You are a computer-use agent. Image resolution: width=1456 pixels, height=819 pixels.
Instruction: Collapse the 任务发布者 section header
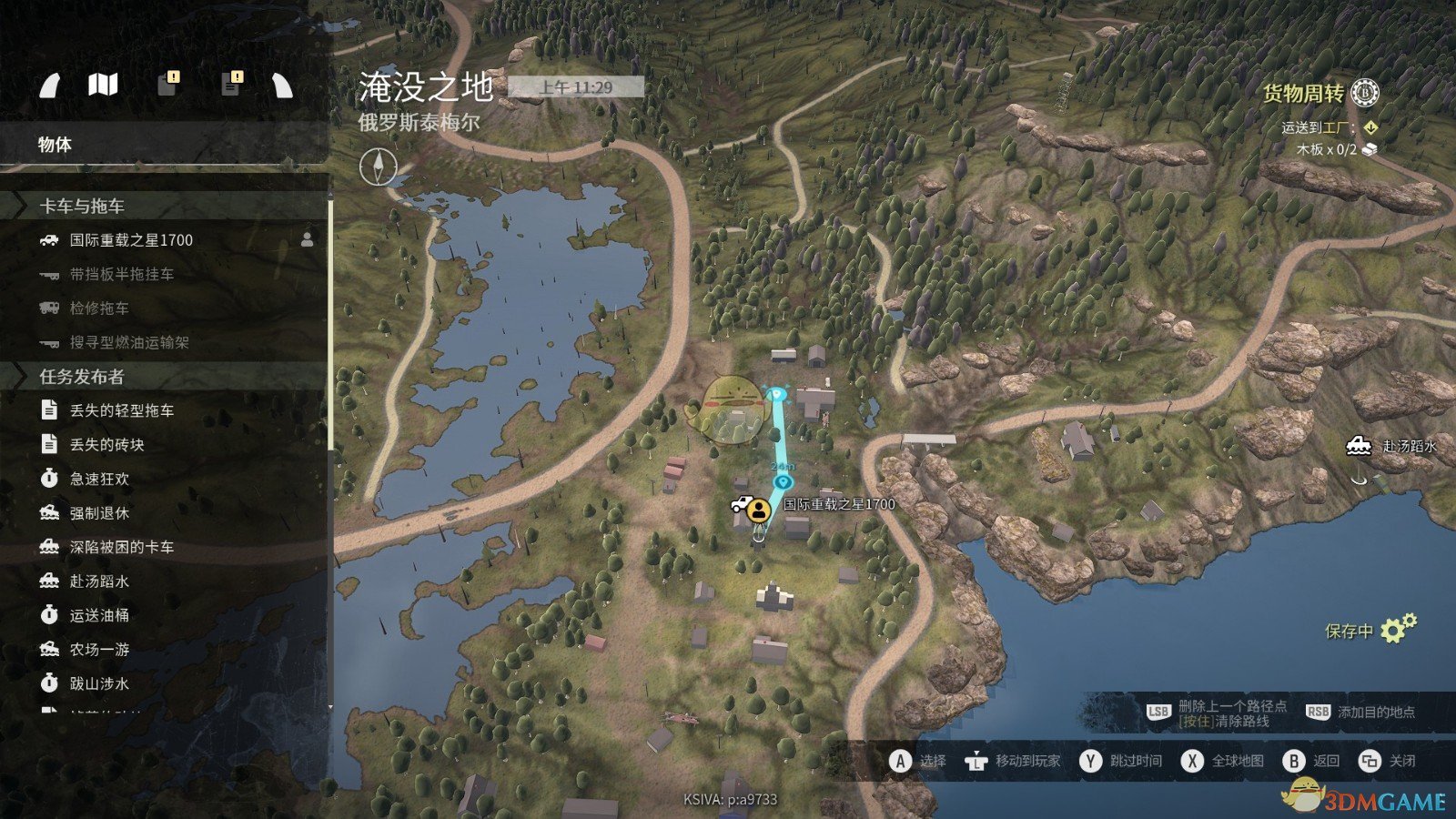[82, 377]
